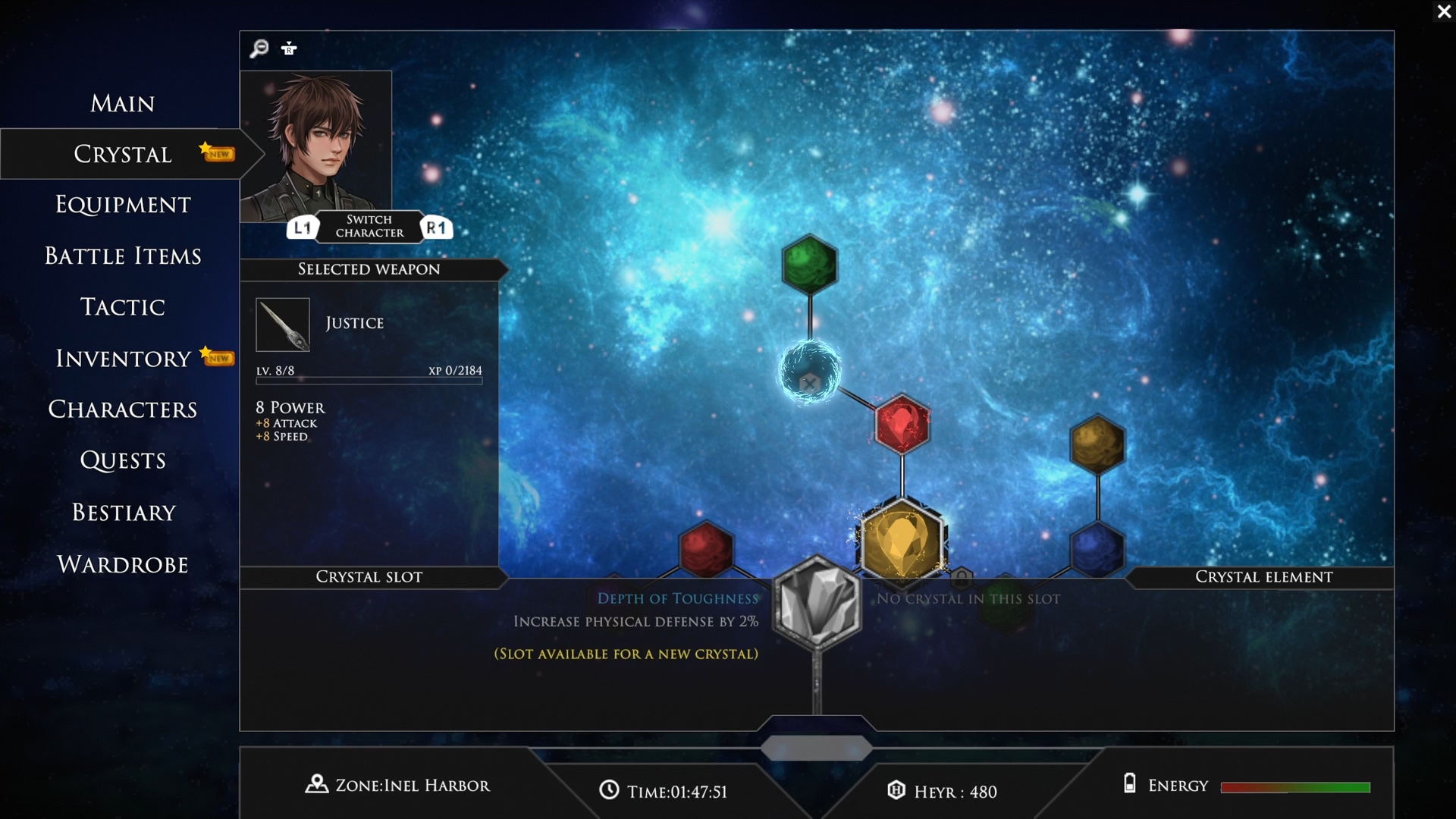
Task: Expand the bottom drawer handle
Action: point(816,749)
